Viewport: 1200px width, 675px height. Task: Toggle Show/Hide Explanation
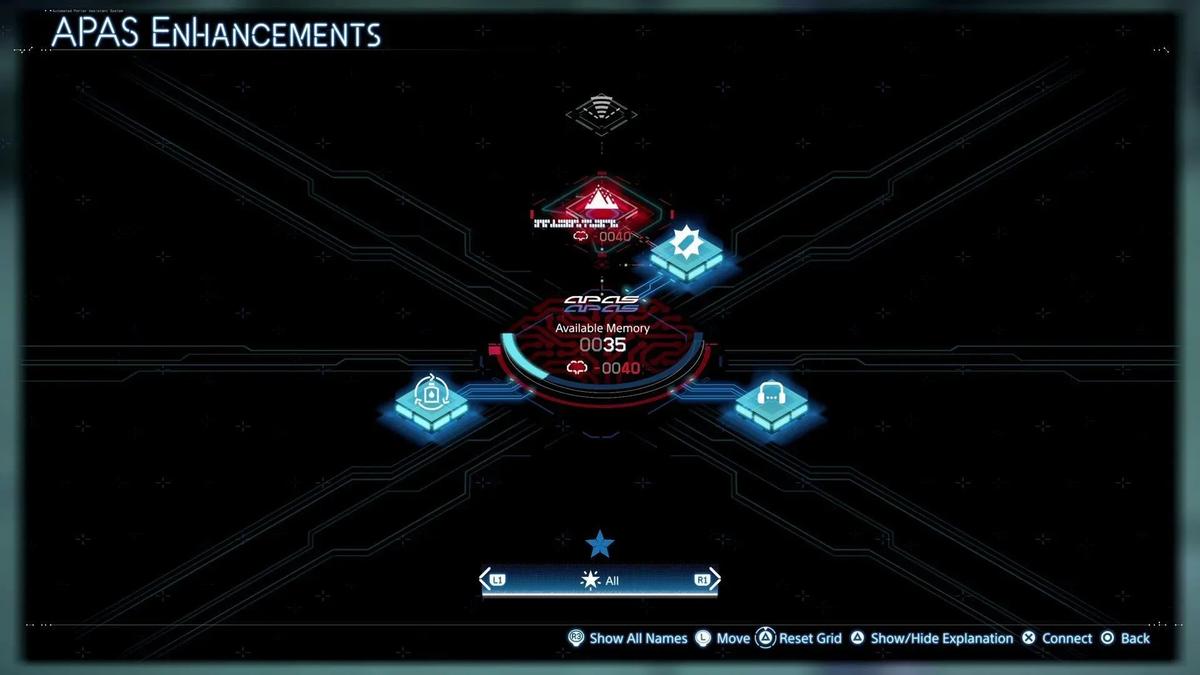931,638
